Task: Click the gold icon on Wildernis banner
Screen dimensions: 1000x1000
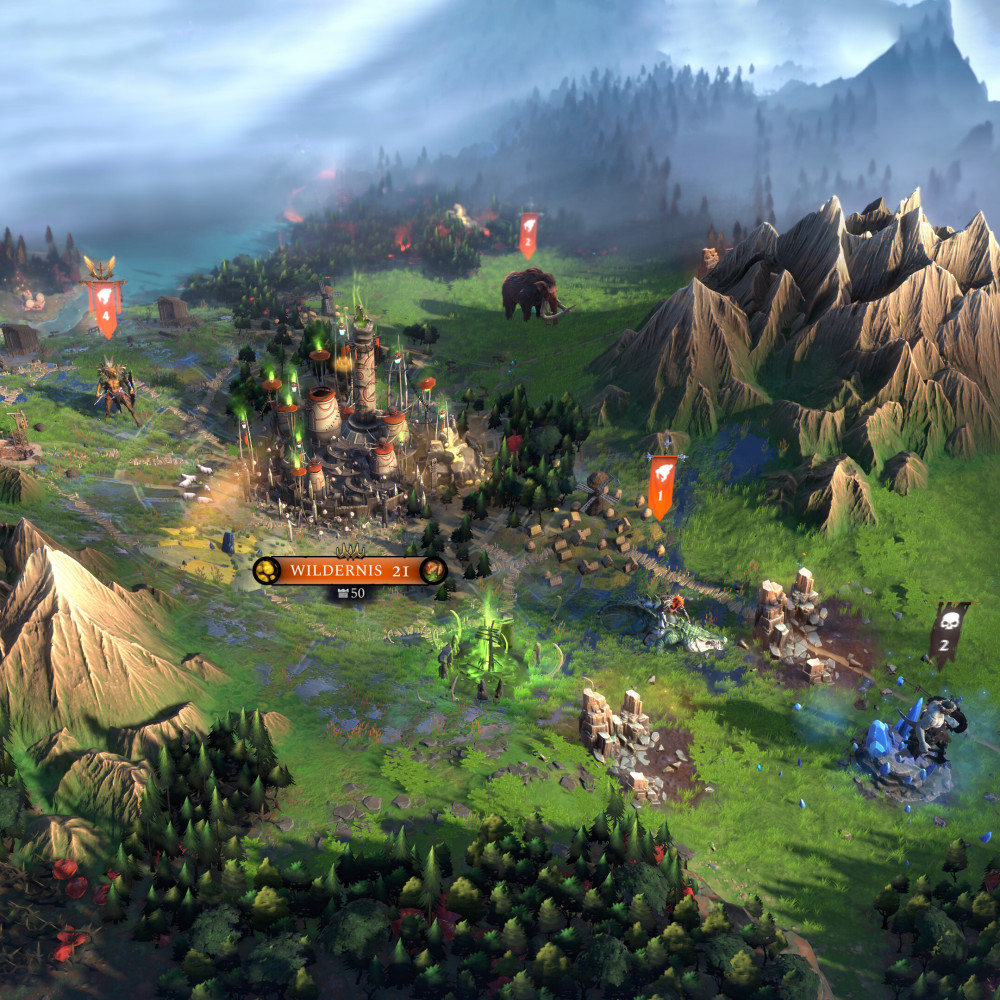Action: (x=266, y=571)
